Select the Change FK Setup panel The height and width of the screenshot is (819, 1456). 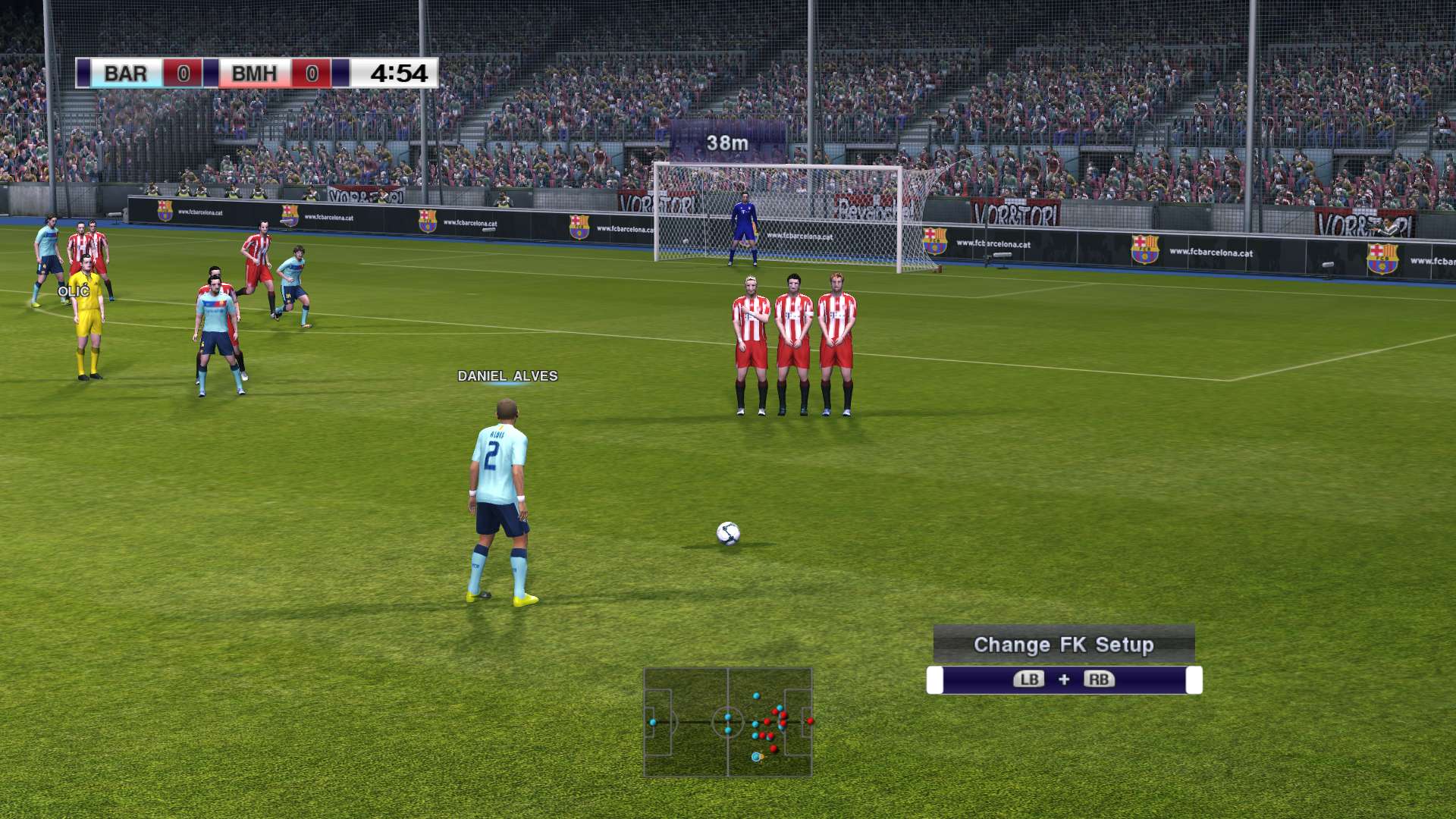1063,660
